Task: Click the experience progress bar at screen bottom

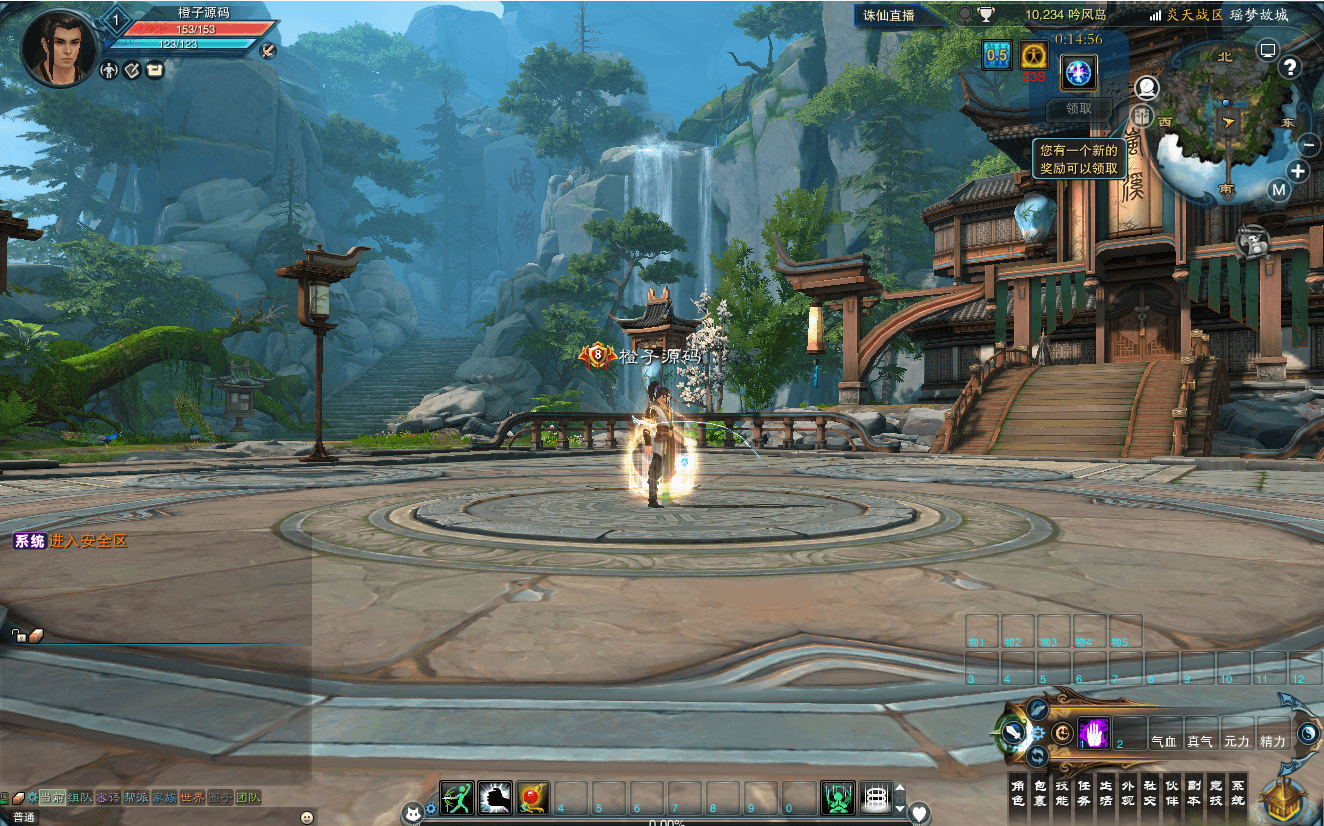Action: (670, 822)
